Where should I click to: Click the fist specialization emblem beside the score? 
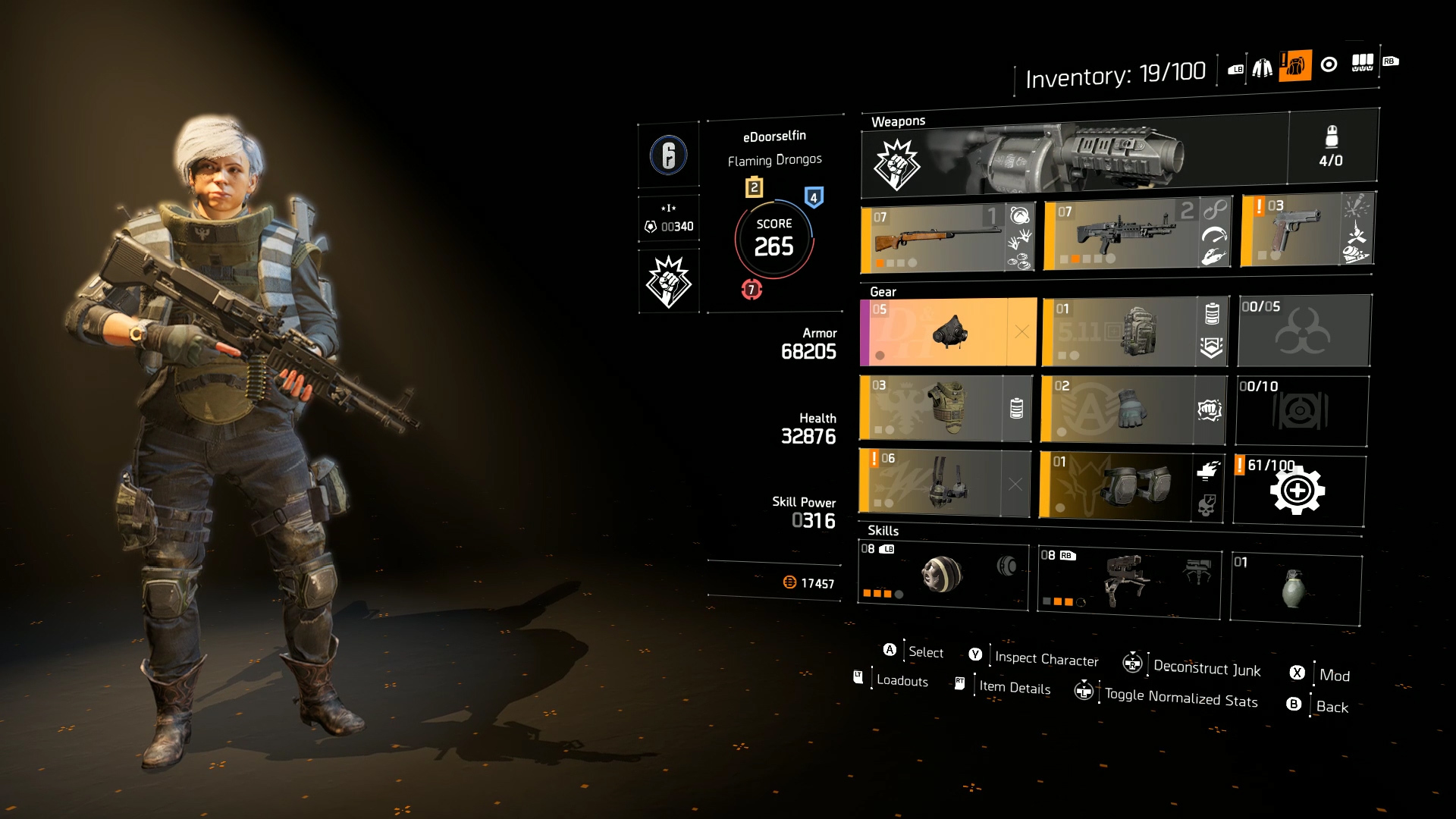click(668, 281)
